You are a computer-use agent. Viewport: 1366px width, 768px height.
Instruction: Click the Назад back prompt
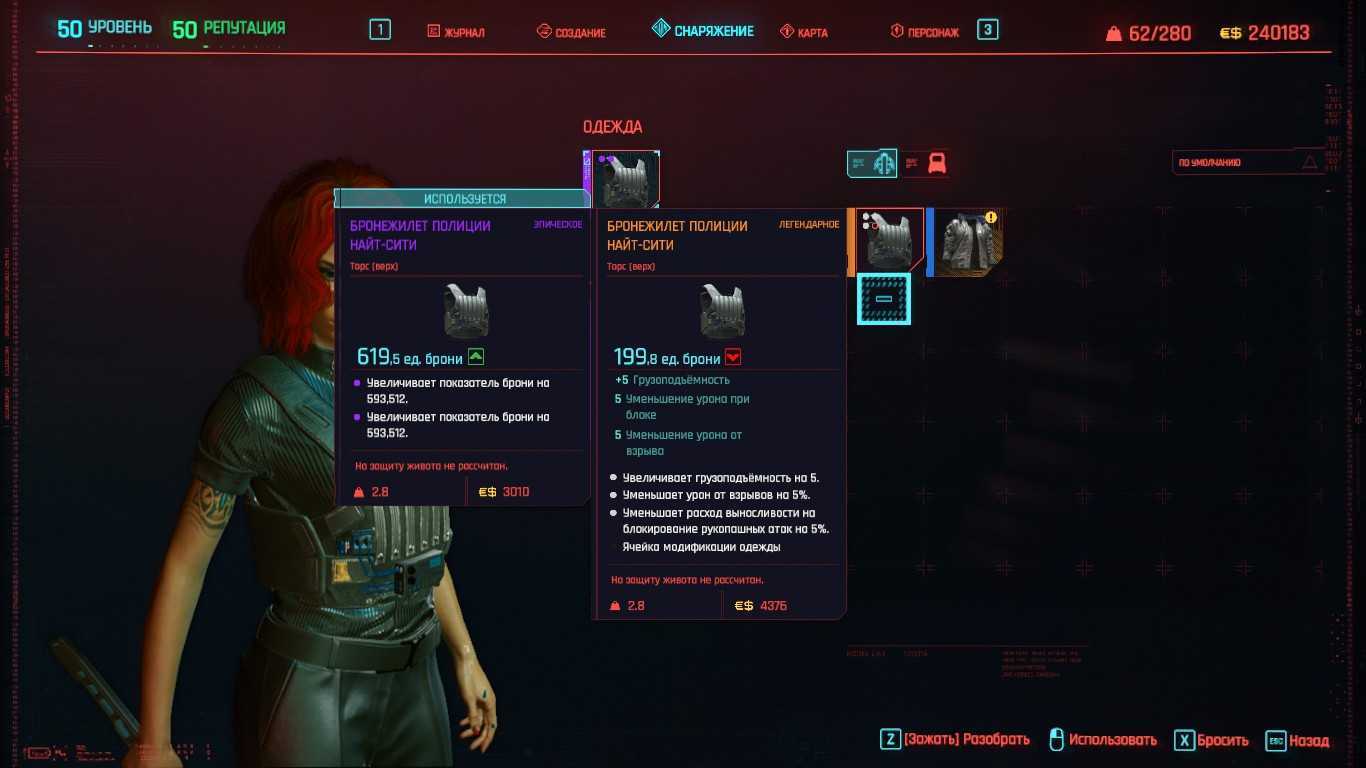(1298, 741)
